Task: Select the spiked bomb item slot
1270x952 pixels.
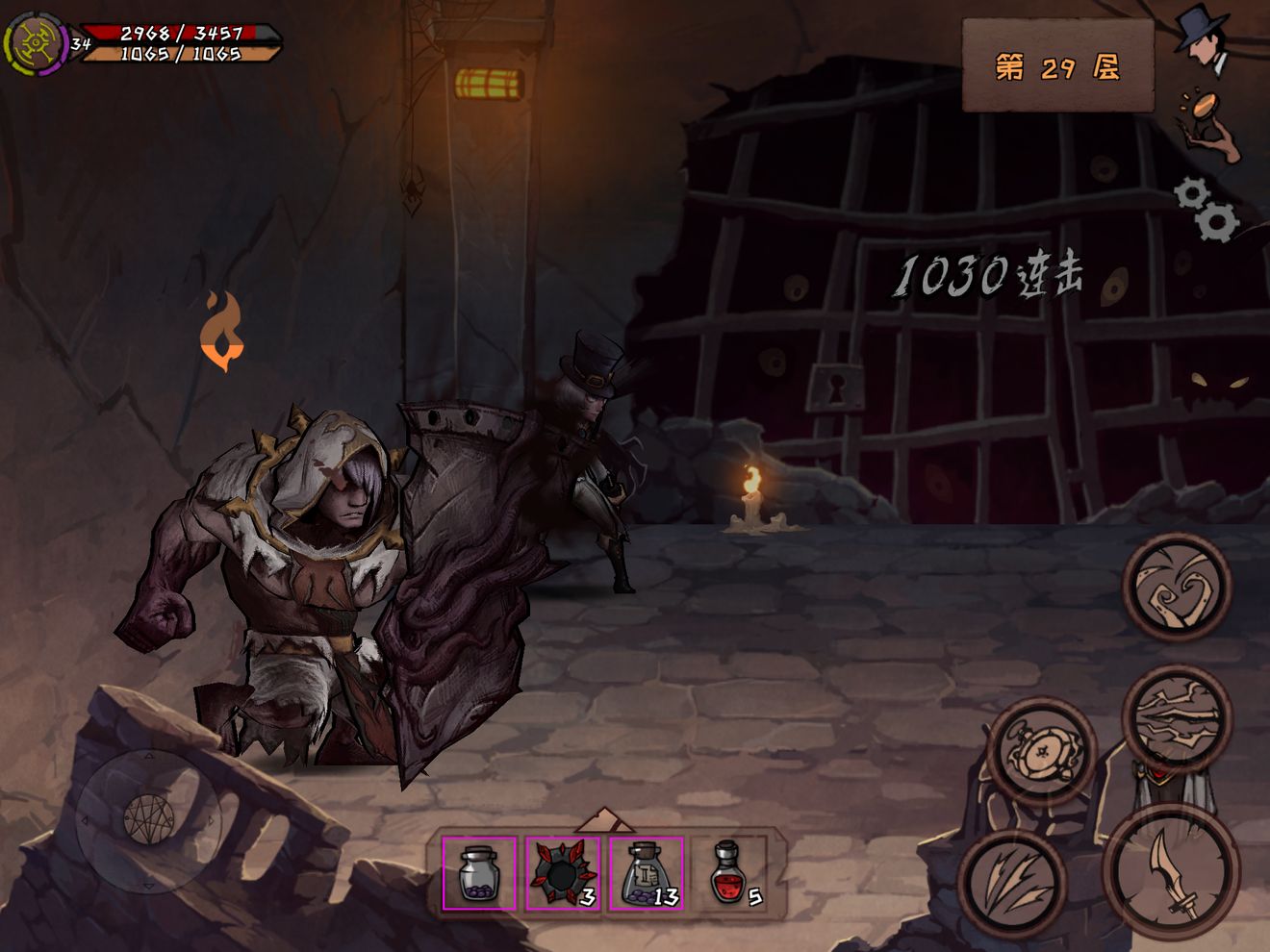Action: (x=563, y=873)
